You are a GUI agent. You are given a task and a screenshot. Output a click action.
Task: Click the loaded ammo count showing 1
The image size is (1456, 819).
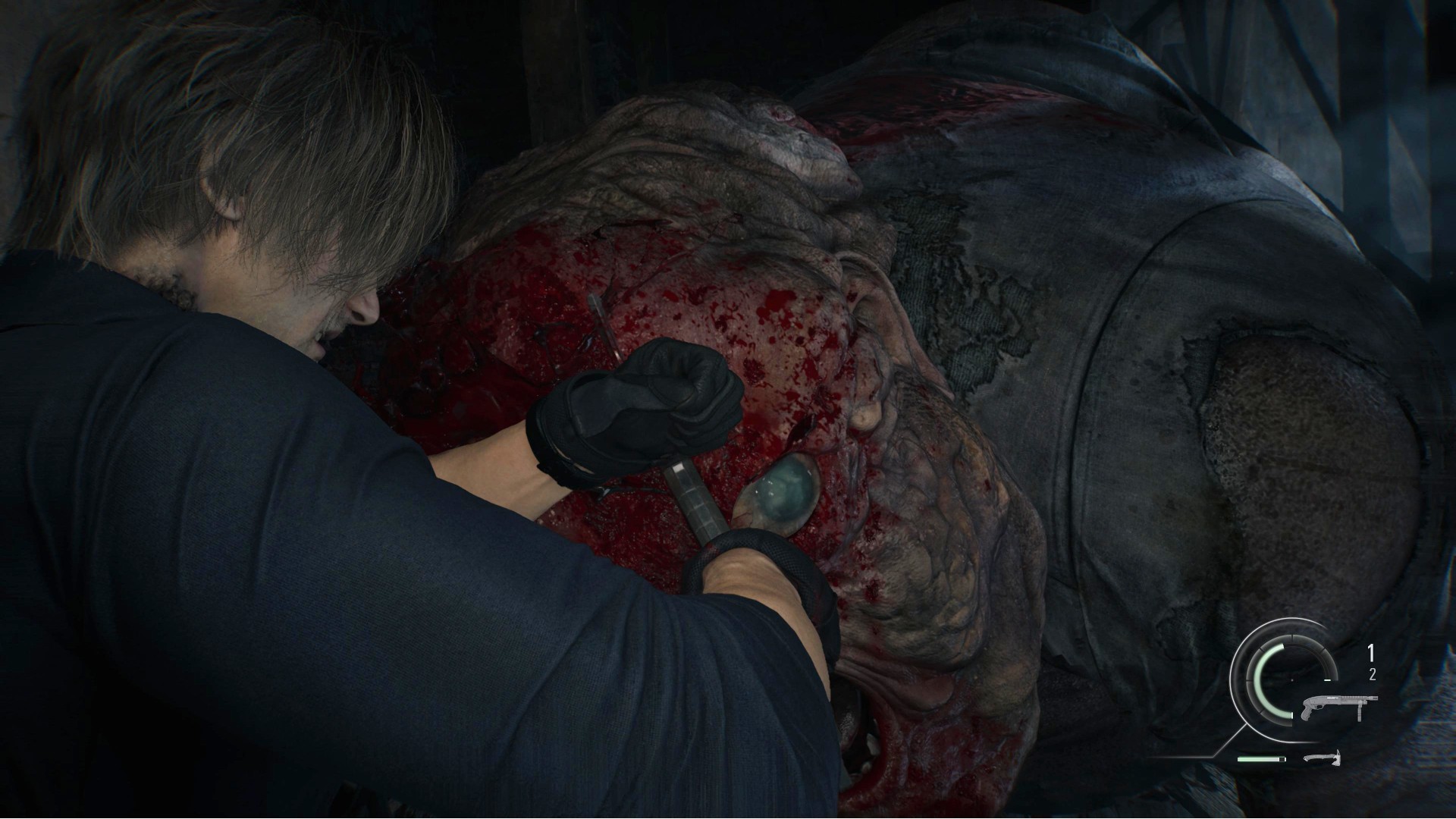(1371, 652)
